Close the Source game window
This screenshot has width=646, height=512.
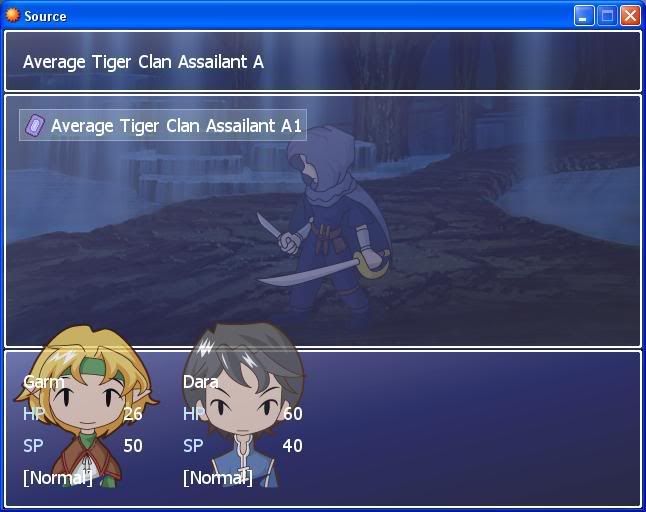click(630, 16)
